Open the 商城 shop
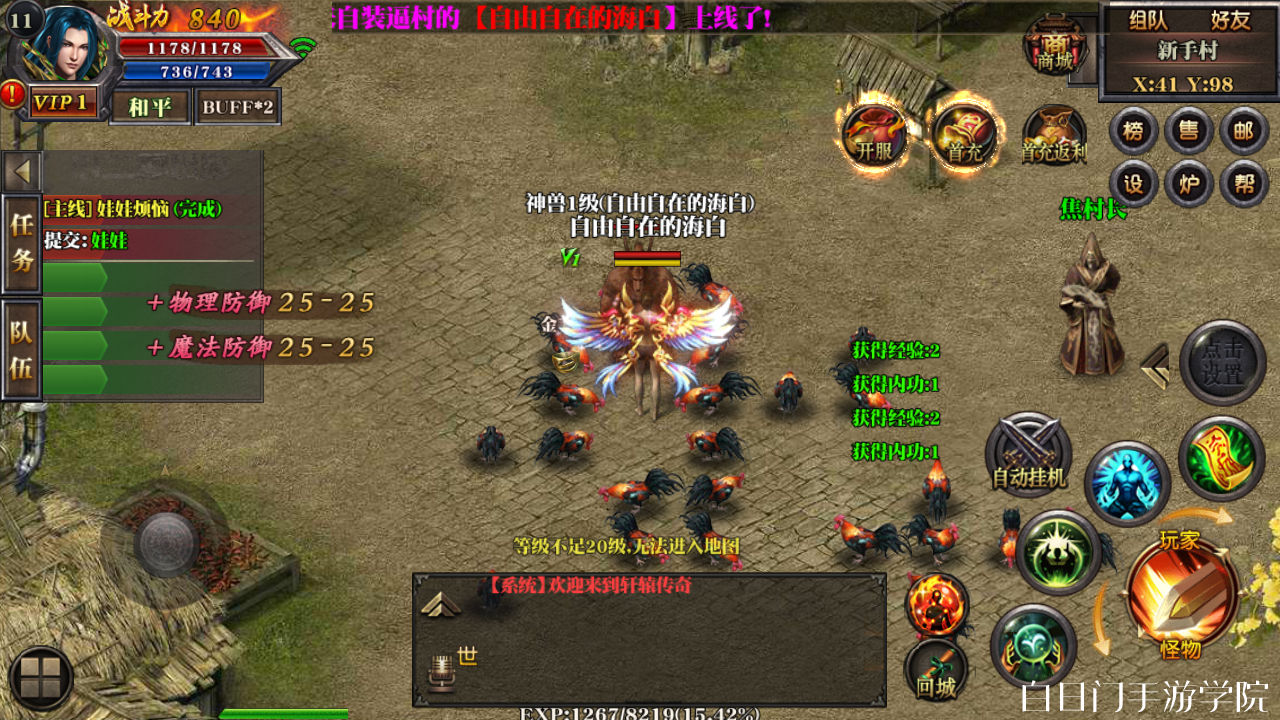 point(1055,45)
